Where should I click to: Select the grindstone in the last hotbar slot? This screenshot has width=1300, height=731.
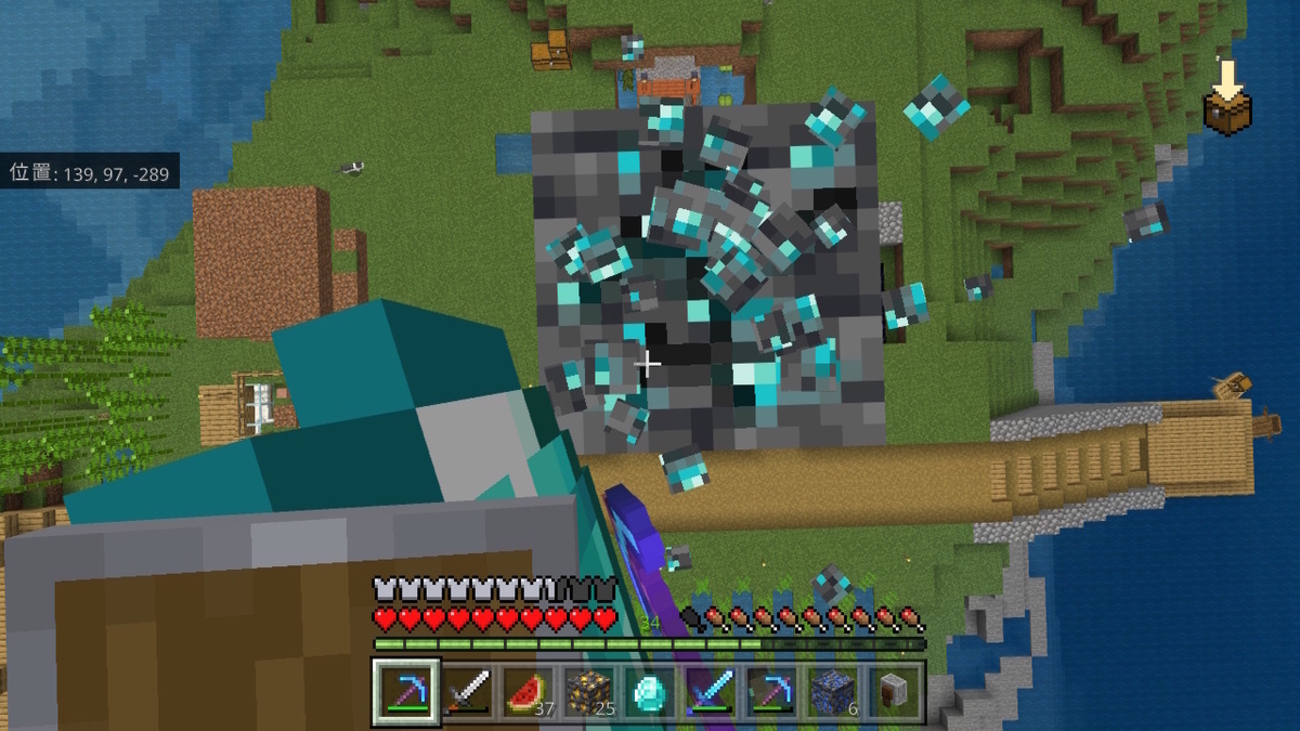click(x=894, y=690)
